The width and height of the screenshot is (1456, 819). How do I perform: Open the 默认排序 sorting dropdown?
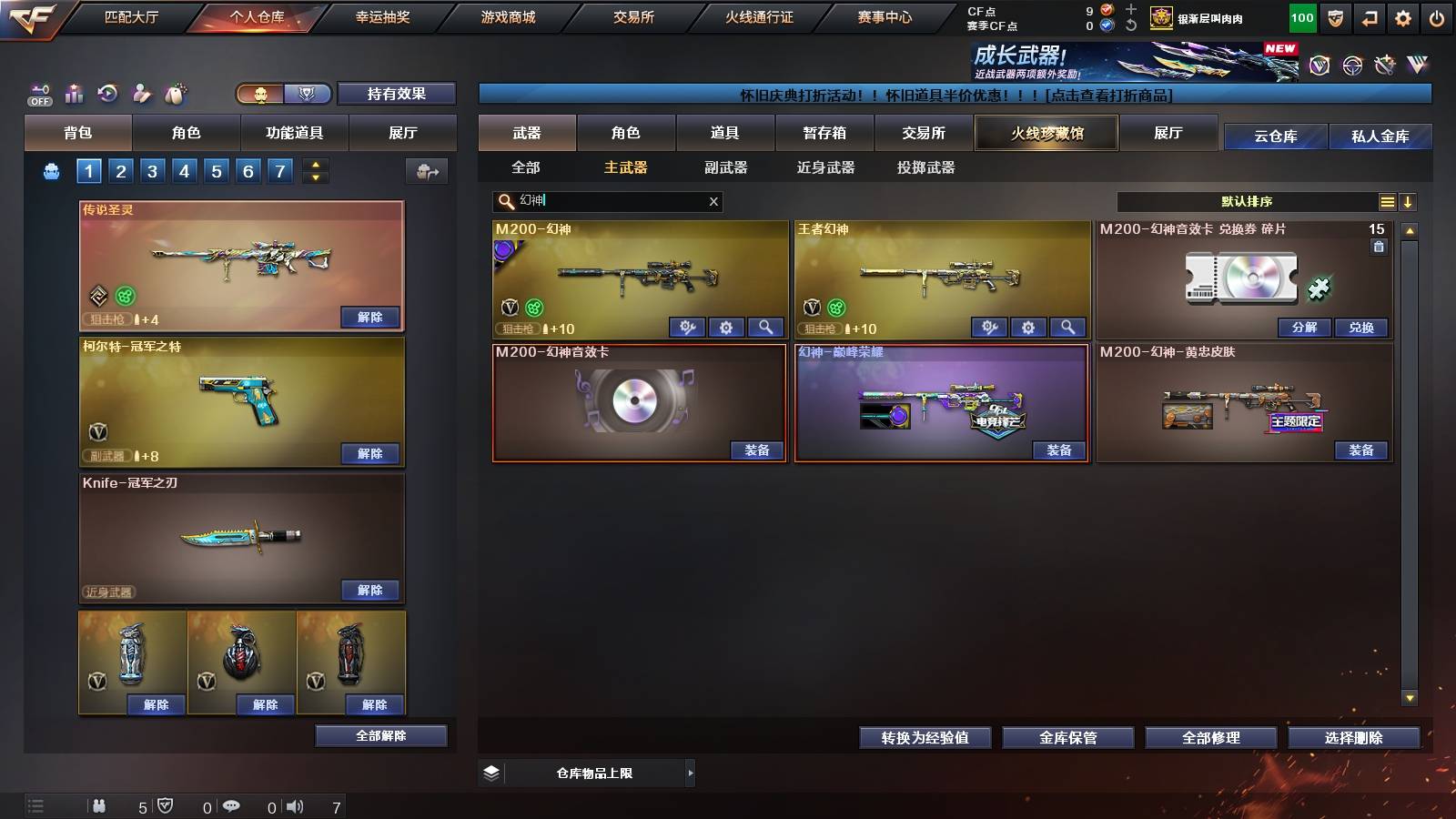pyautogui.click(x=1247, y=201)
